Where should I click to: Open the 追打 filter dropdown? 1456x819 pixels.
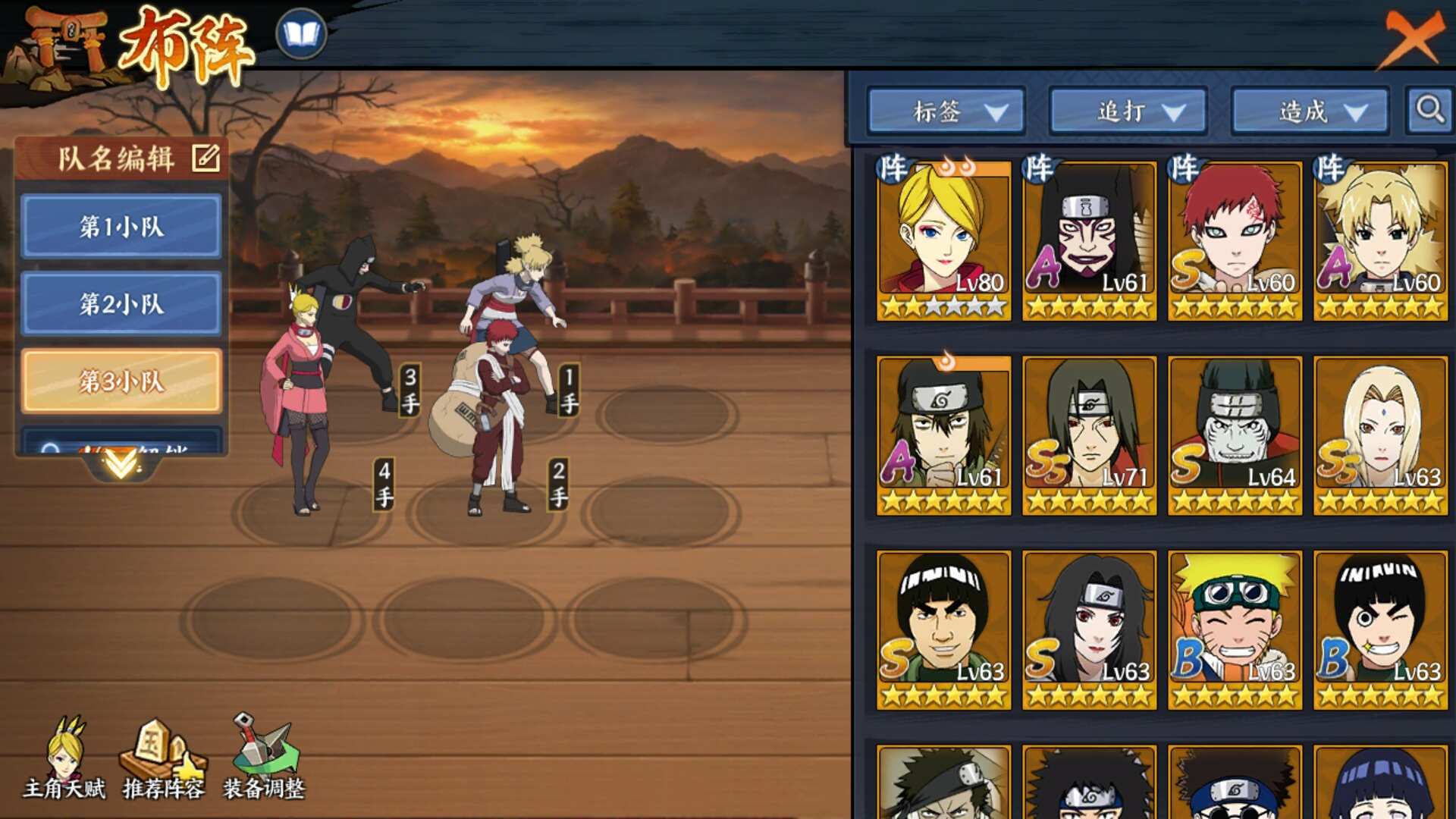tap(1128, 111)
